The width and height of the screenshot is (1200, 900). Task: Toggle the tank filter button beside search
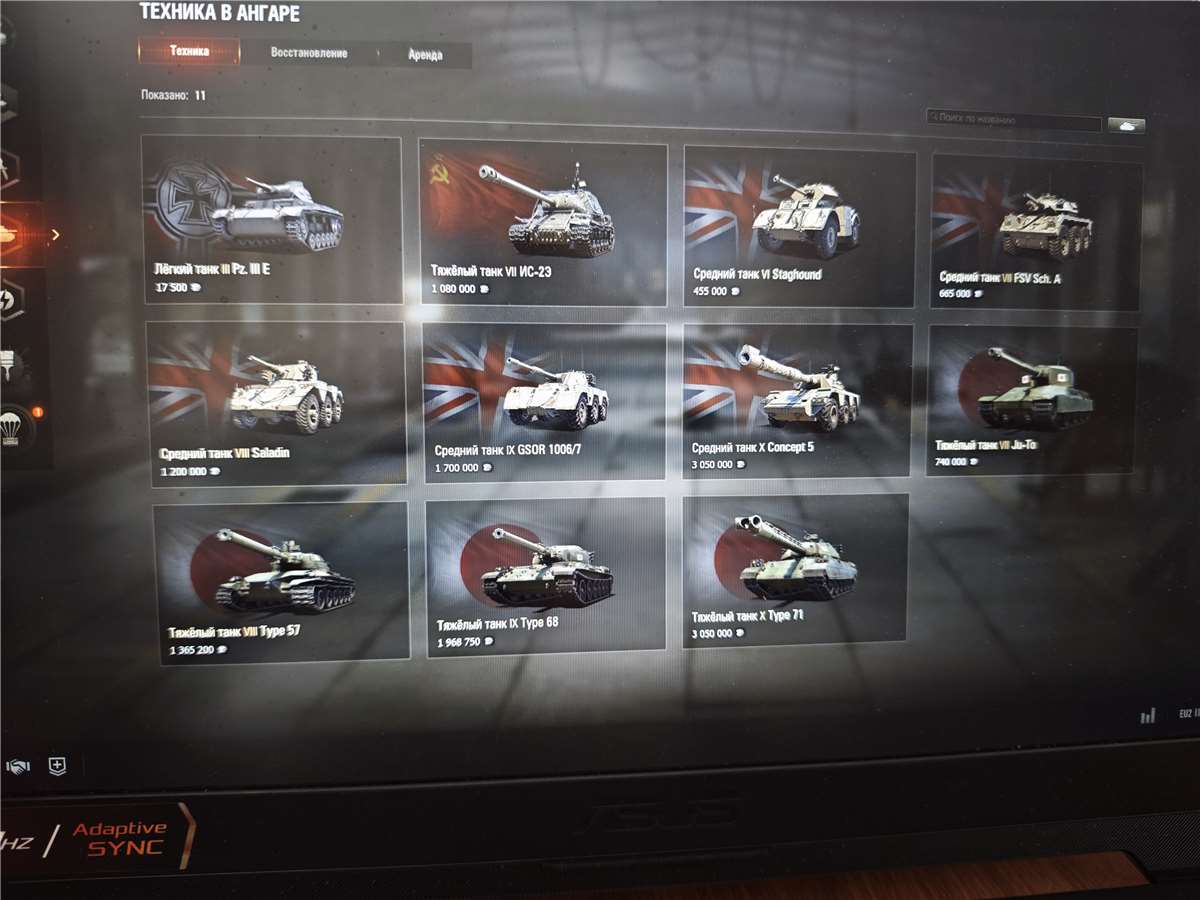[x=1126, y=125]
